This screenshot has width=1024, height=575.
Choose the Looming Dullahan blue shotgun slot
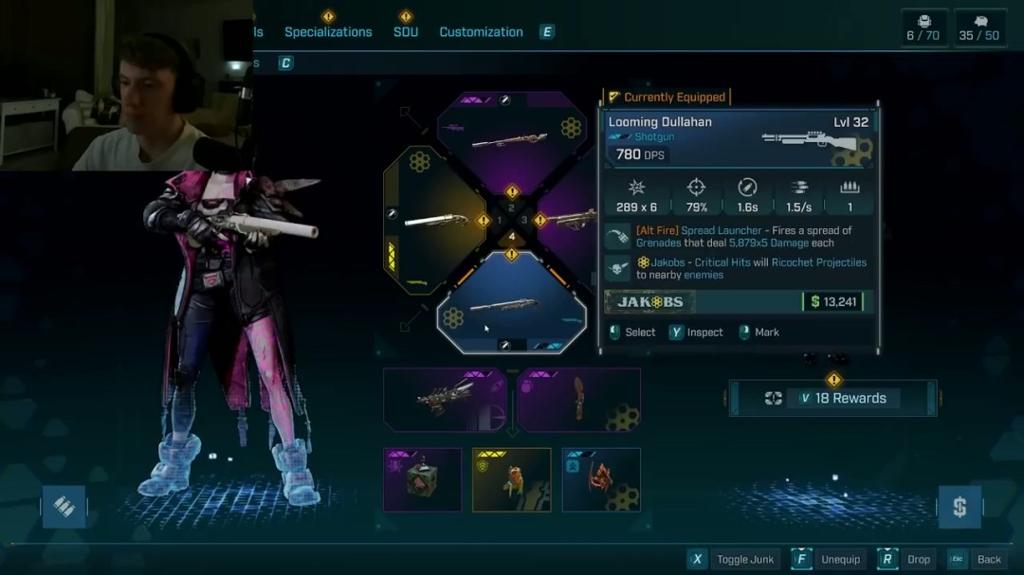(x=511, y=305)
